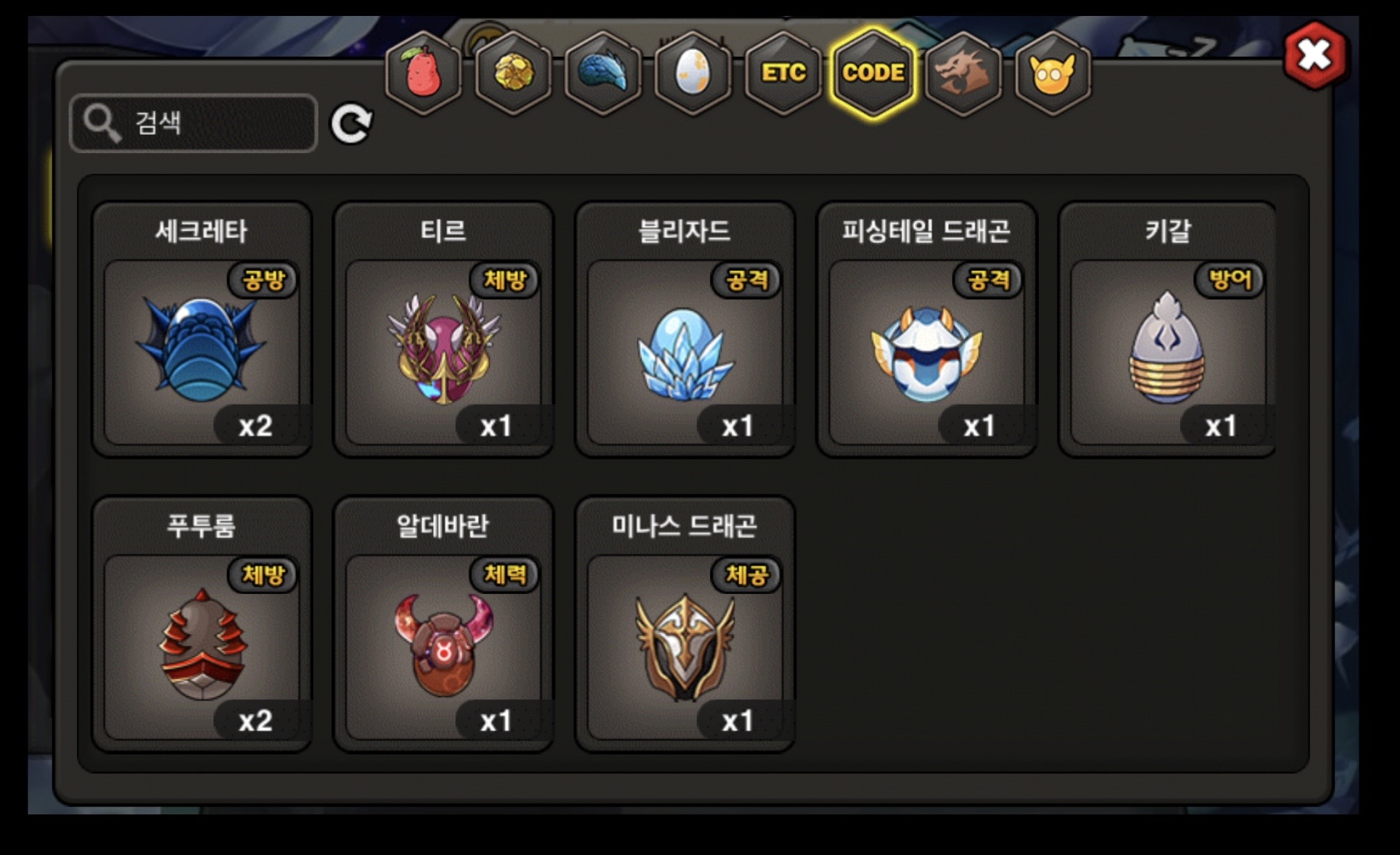Show the blue dragon scale tab
Image resolution: width=1400 pixels, height=855 pixels.
603,73
